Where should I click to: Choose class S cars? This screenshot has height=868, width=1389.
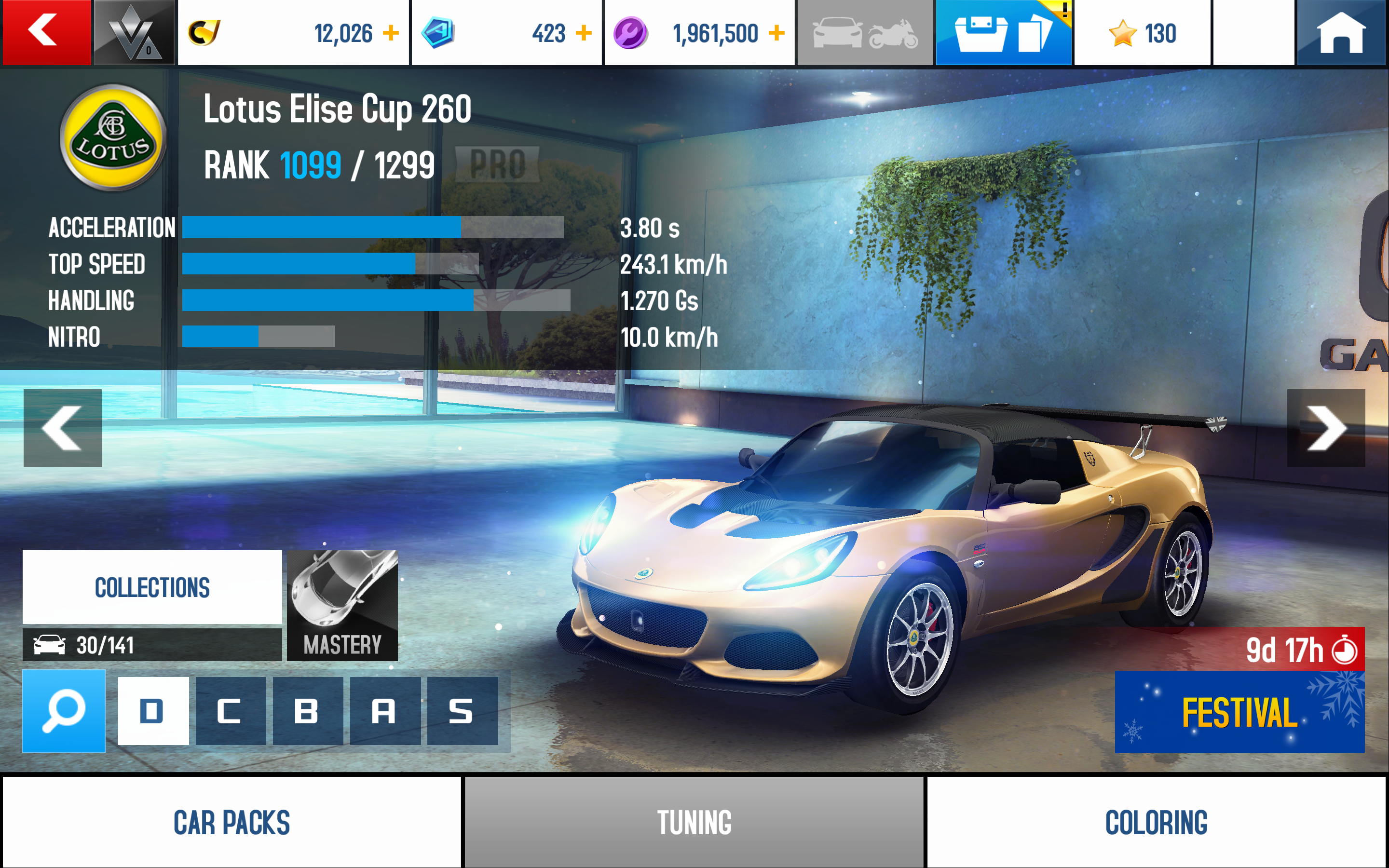pos(462,711)
